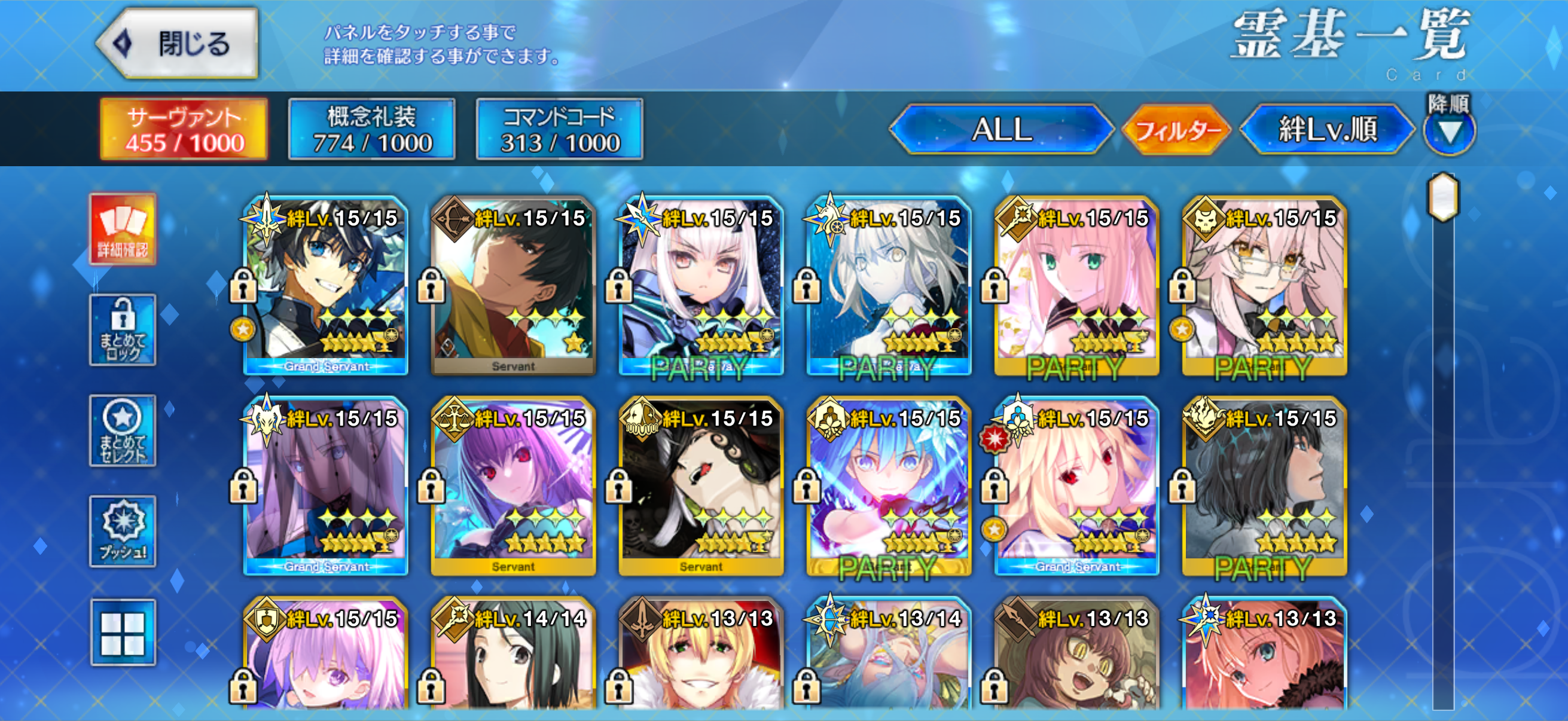
Task: Click the 詳細確認 card details button
Action: (x=123, y=230)
